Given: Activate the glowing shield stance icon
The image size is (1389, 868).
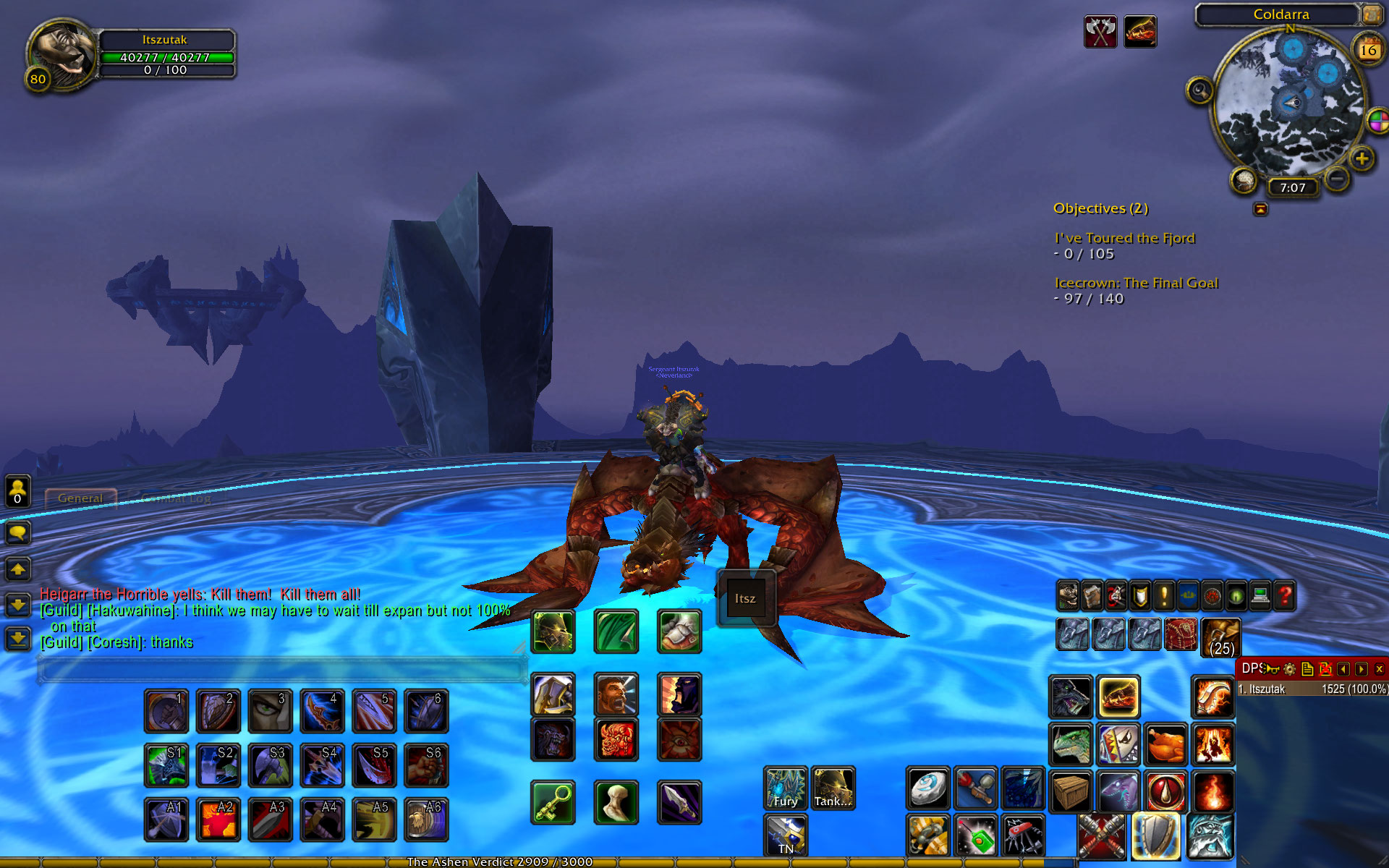Looking at the screenshot, I should (1155, 836).
